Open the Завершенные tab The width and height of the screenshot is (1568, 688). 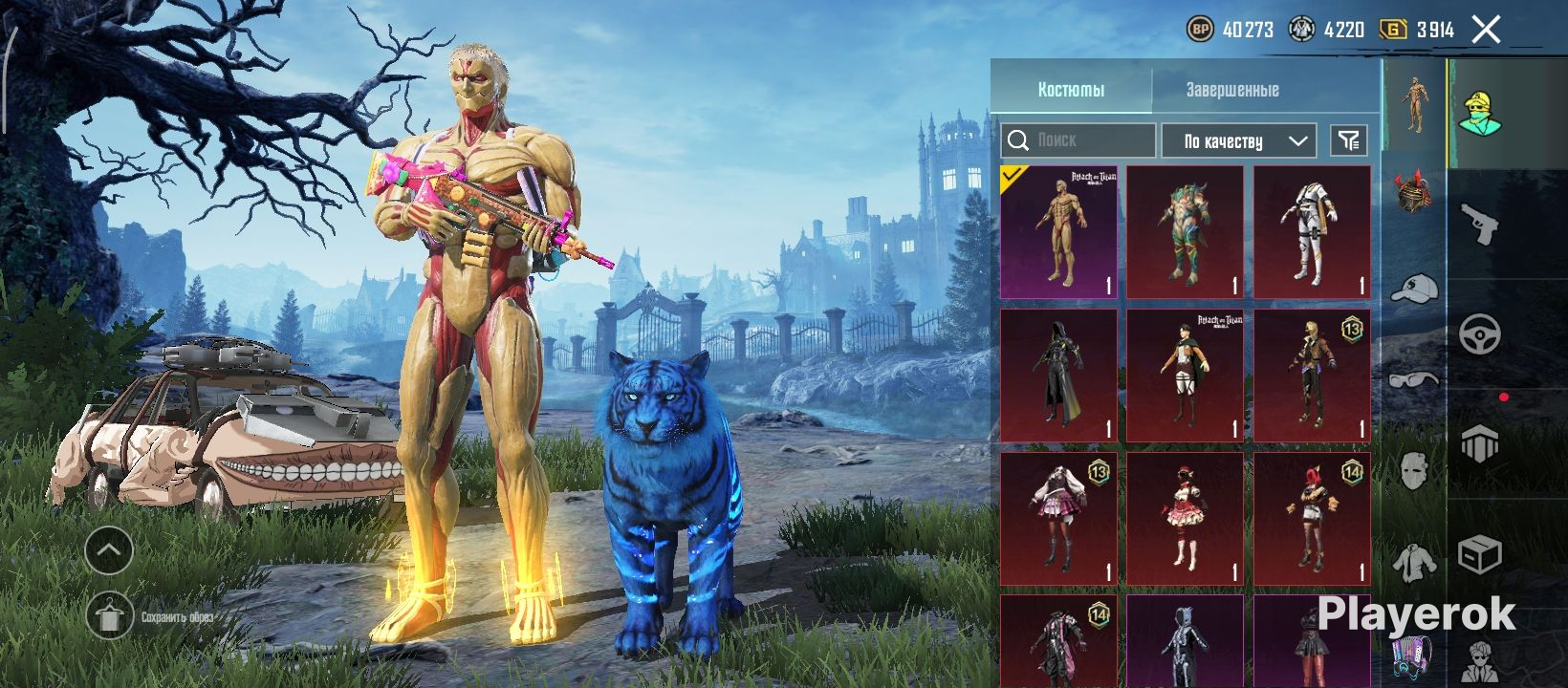click(x=1232, y=90)
